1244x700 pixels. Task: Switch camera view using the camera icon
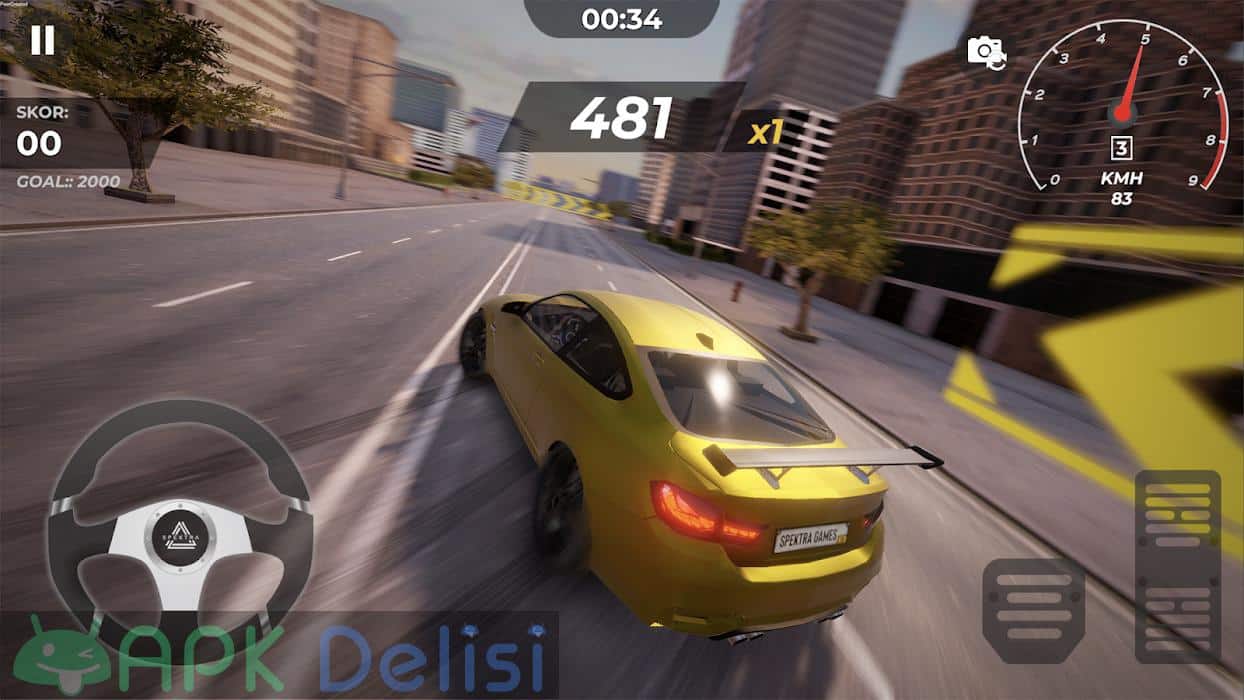(986, 52)
